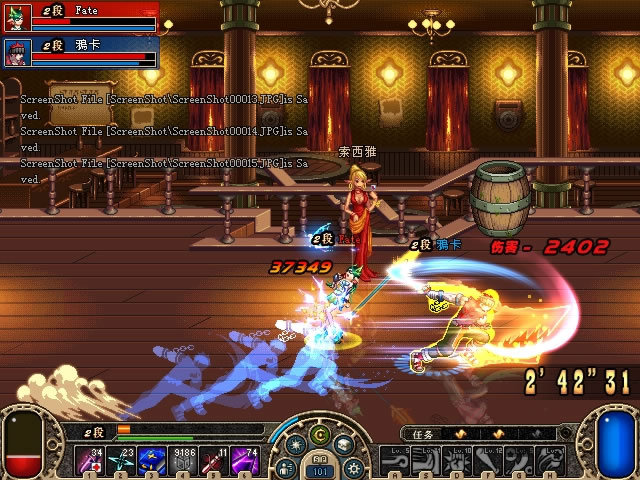Screen dimensions: 640x480
Task: Click the green C button in the hub
Action: (320, 436)
